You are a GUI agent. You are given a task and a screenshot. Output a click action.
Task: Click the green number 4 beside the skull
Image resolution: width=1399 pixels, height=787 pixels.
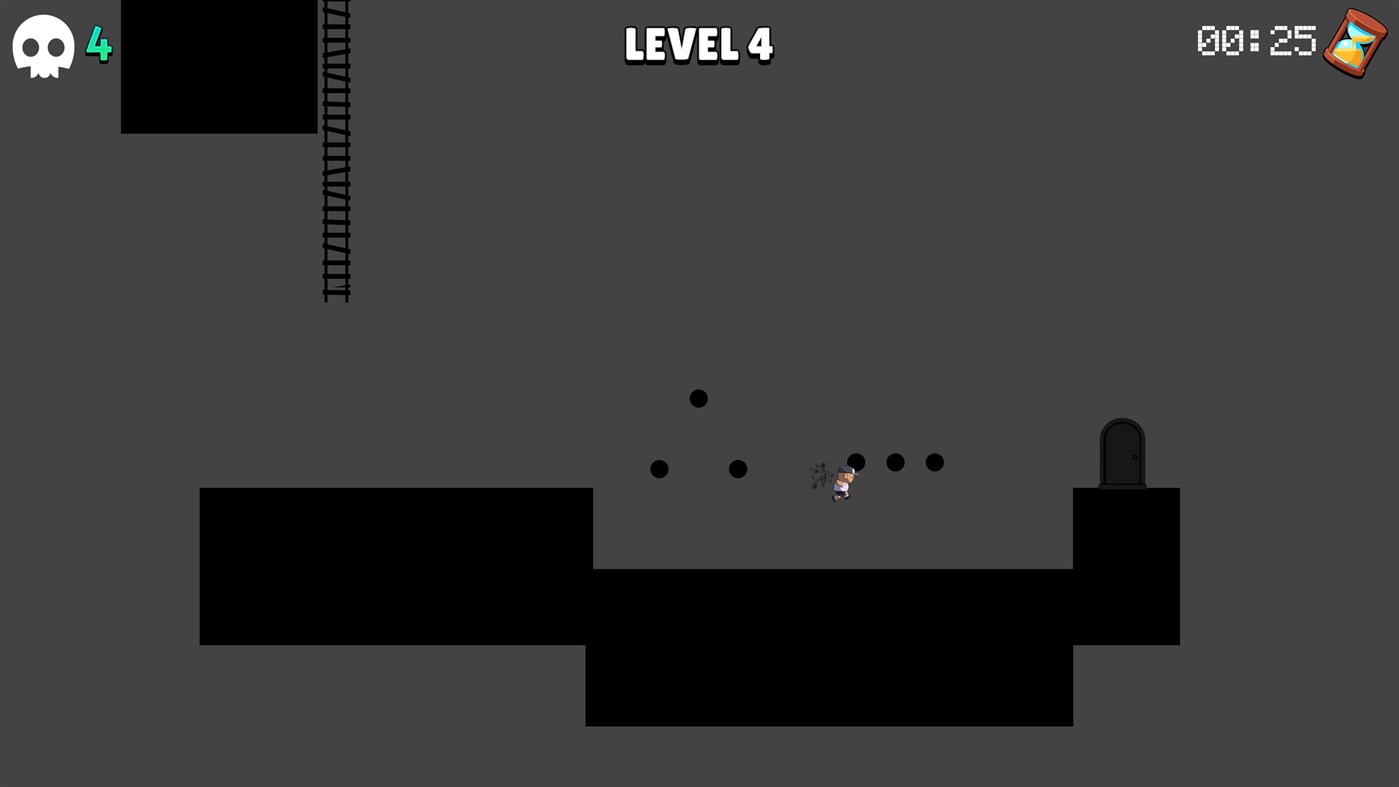coord(99,45)
